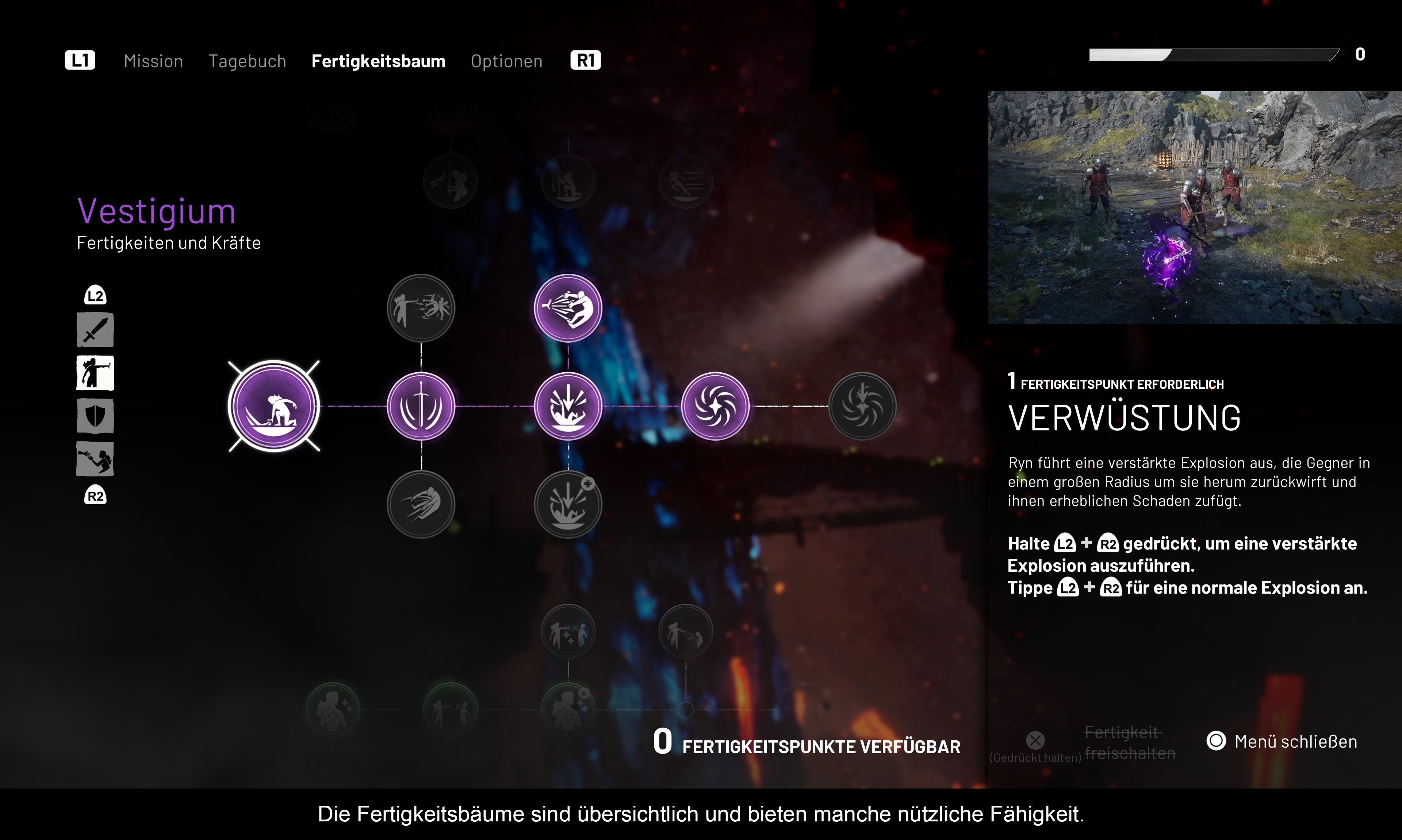
Task: Choose the sword skill category
Action: click(x=95, y=330)
